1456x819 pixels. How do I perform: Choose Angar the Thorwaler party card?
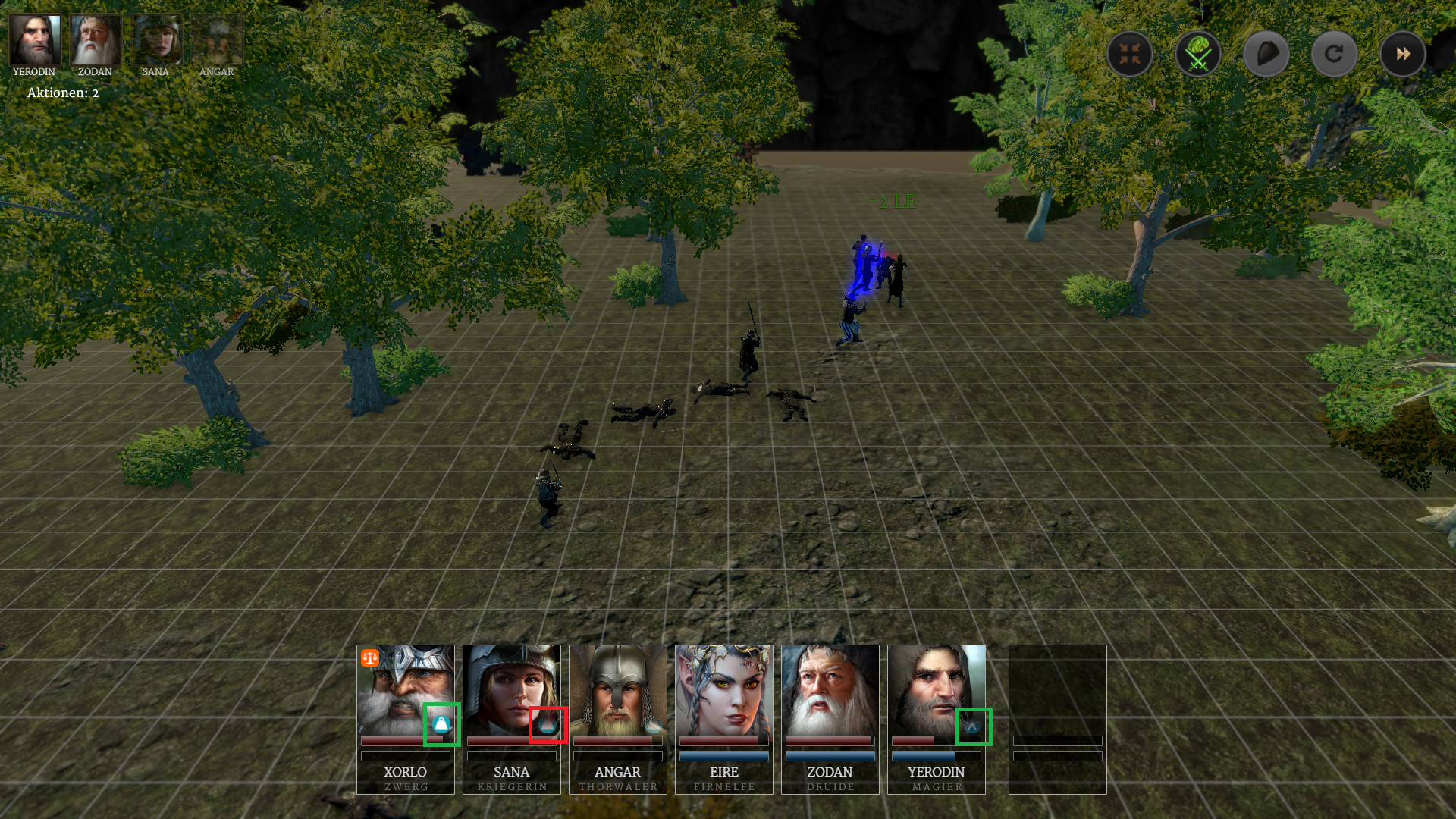pyautogui.click(x=618, y=719)
